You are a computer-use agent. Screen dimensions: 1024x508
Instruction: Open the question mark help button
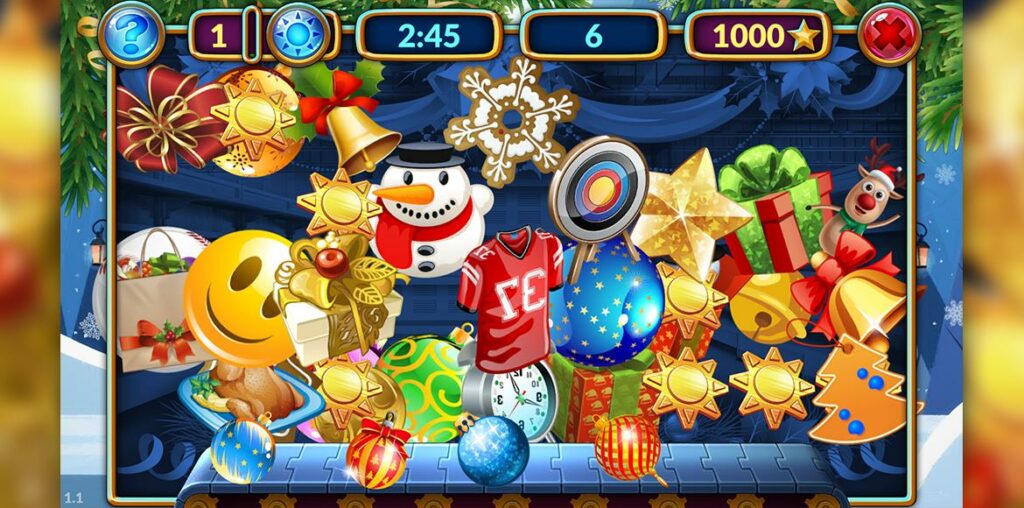coord(131,35)
